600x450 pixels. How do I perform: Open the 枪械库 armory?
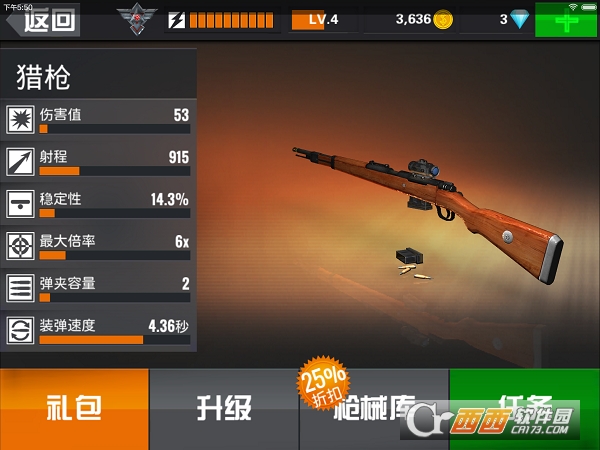tap(374, 408)
